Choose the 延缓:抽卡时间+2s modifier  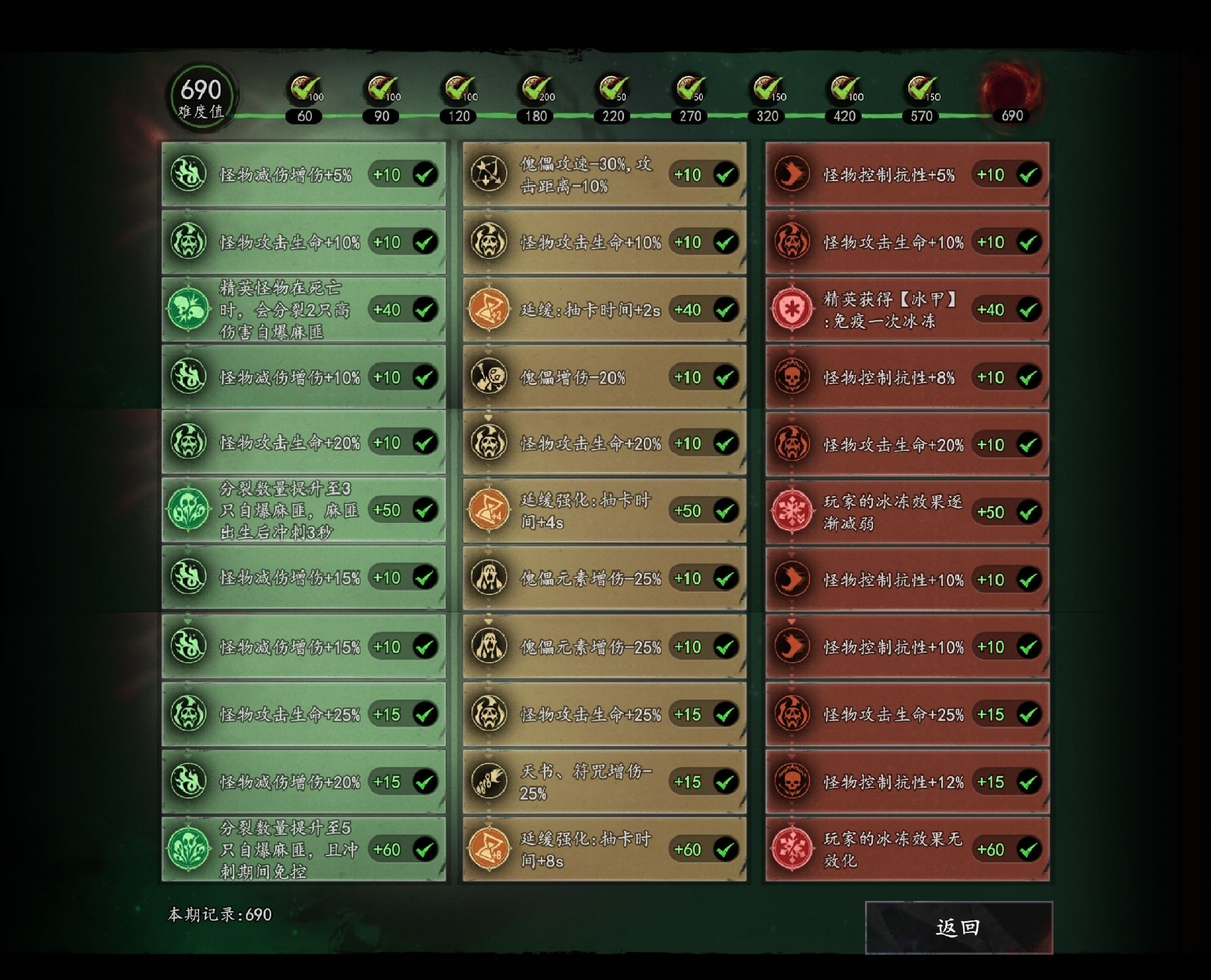click(604, 309)
